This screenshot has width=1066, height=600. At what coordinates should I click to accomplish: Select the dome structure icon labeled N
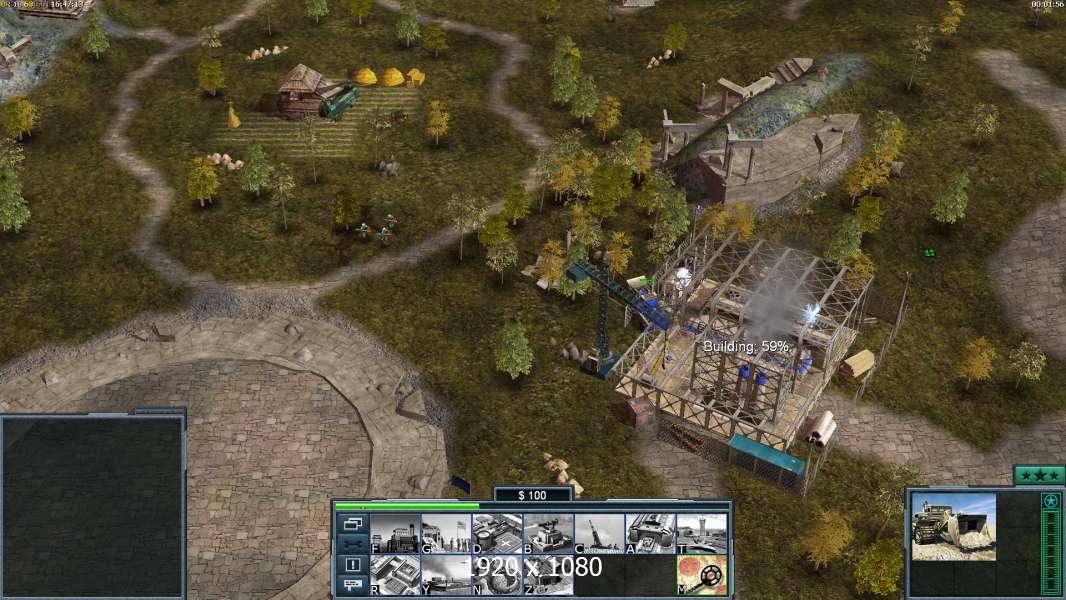(x=497, y=574)
